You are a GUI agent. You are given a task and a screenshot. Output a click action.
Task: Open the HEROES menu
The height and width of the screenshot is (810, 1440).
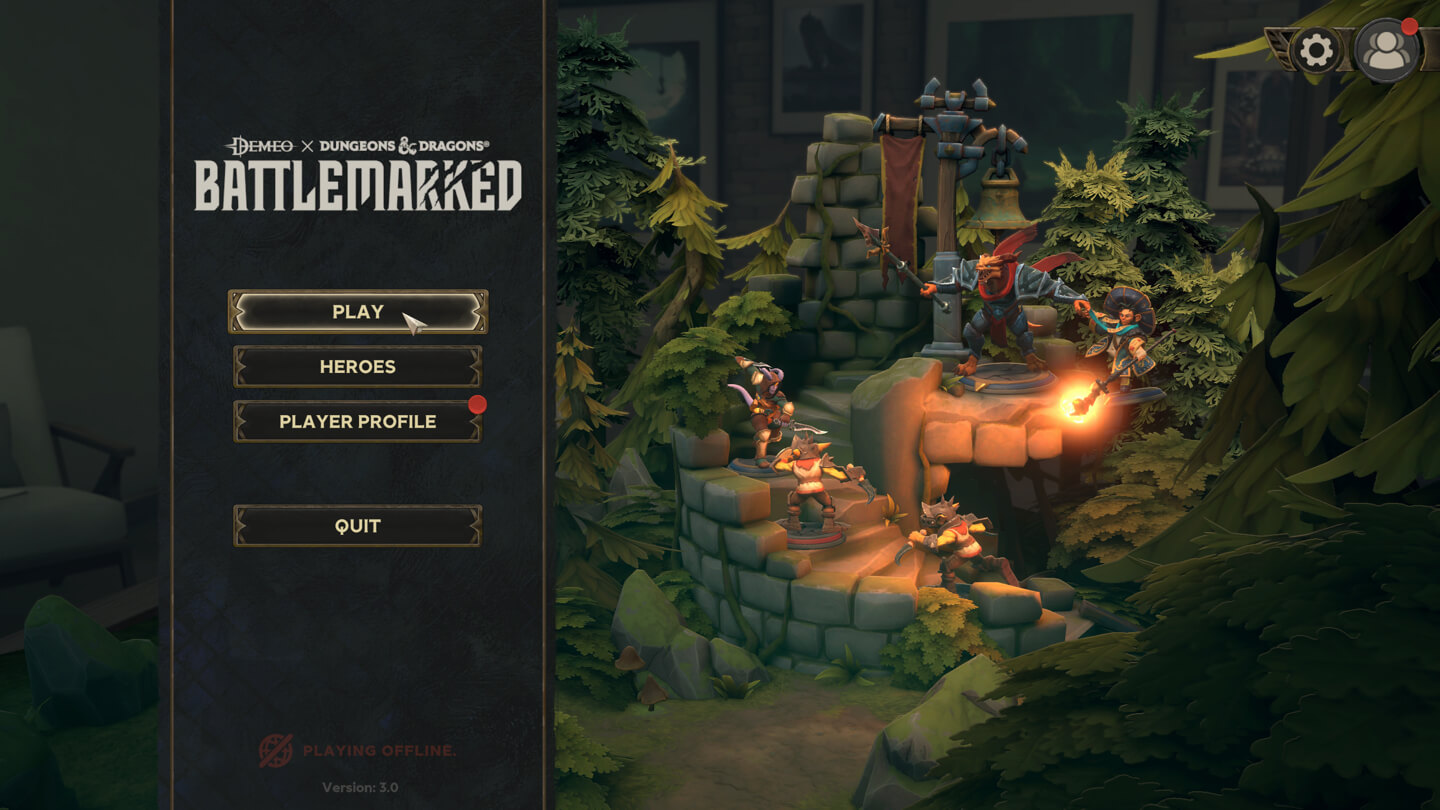pyautogui.click(x=357, y=366)
